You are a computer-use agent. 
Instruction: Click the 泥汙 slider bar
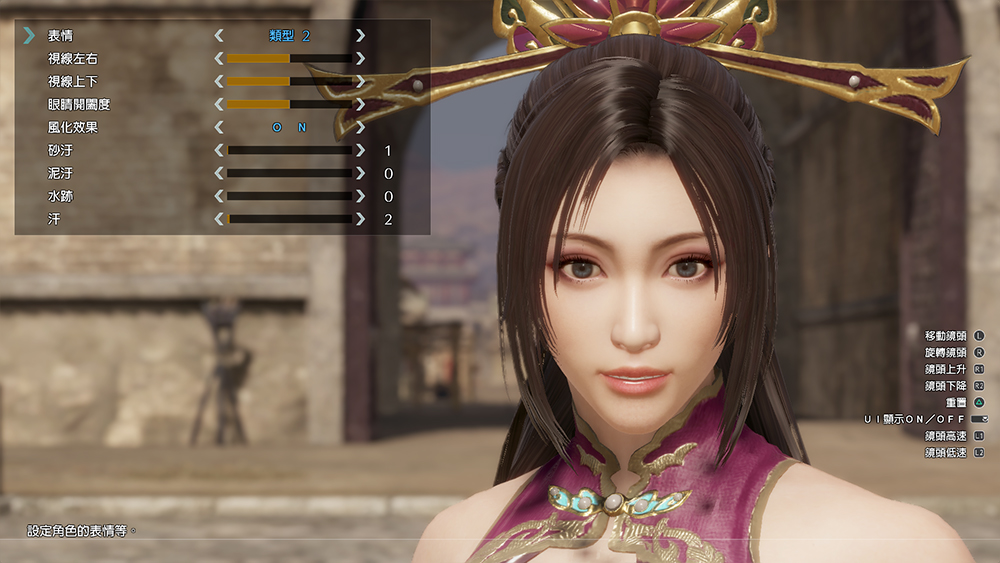(289, 174)
